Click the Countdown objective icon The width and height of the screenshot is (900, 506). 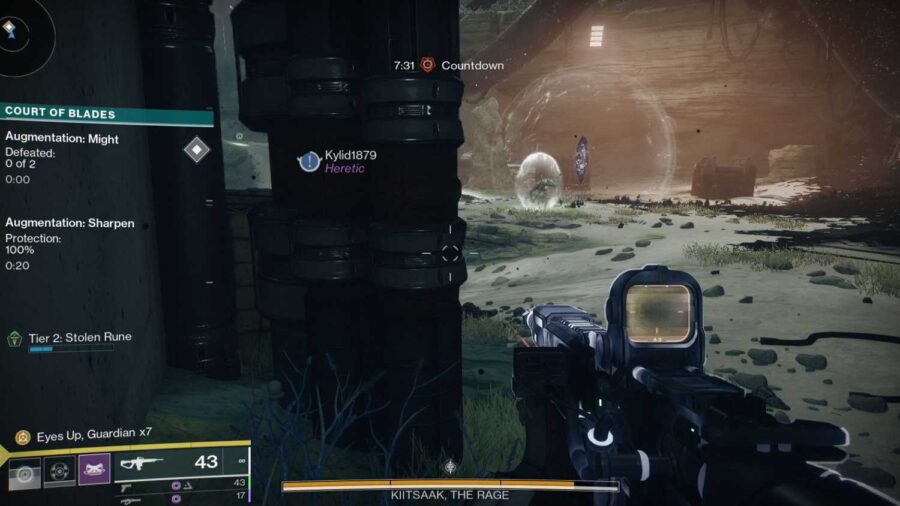427,65
